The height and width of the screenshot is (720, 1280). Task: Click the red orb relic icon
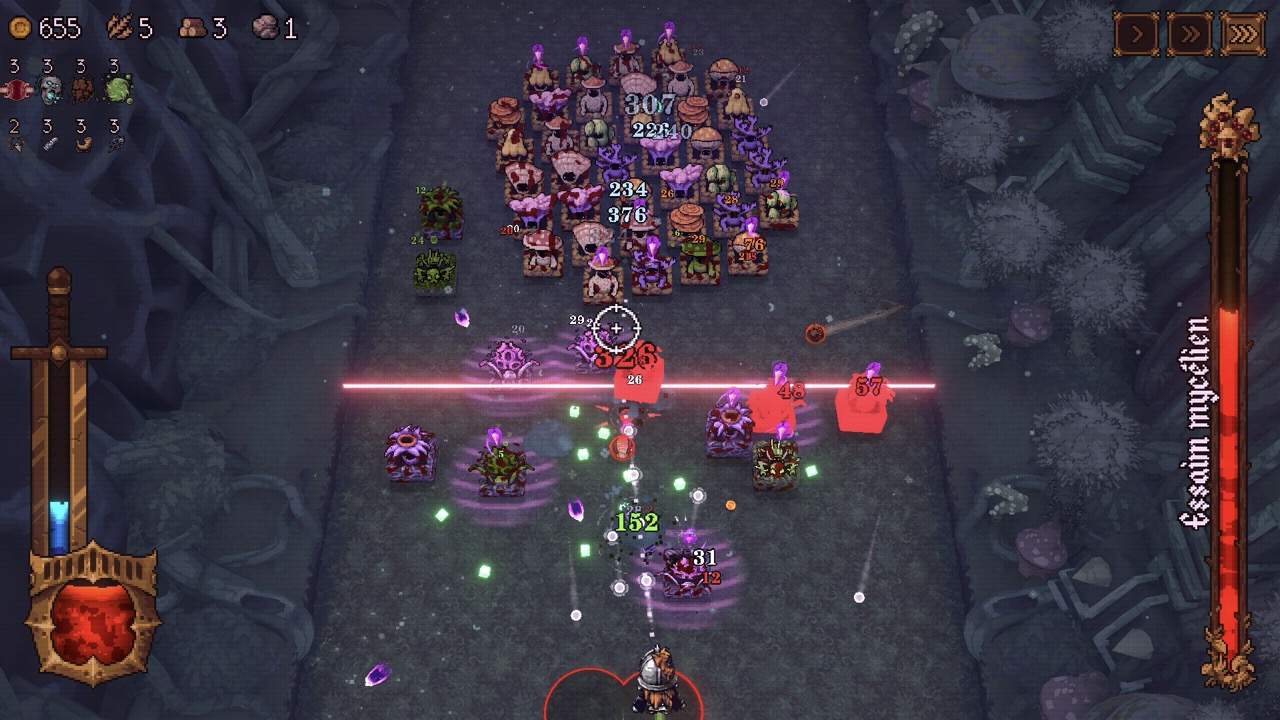(x=17, y=90)
